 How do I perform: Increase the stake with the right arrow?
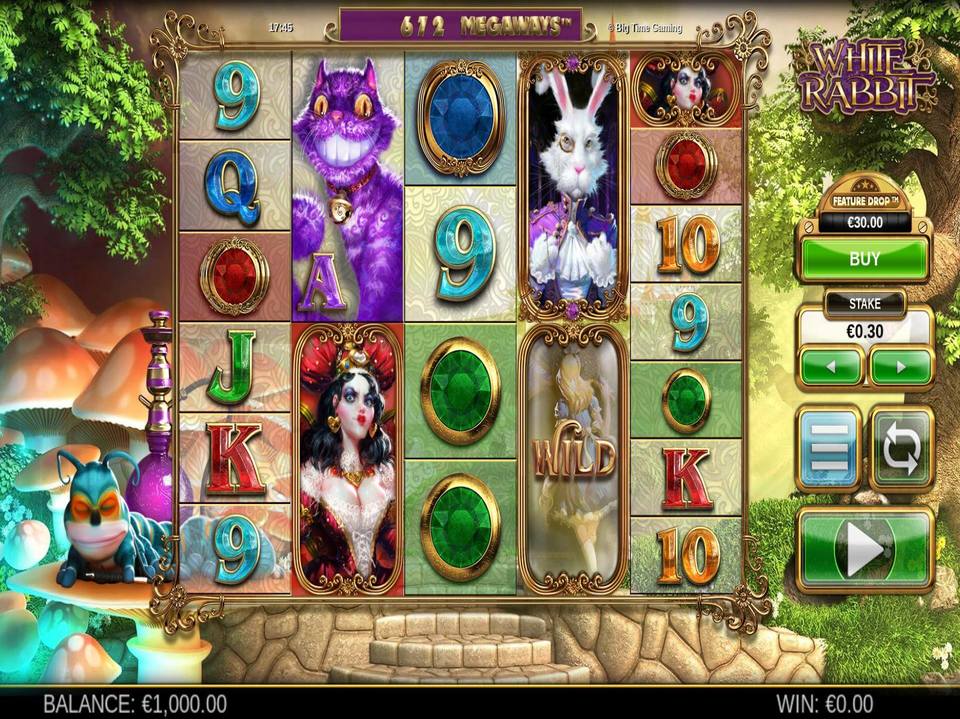900,367
